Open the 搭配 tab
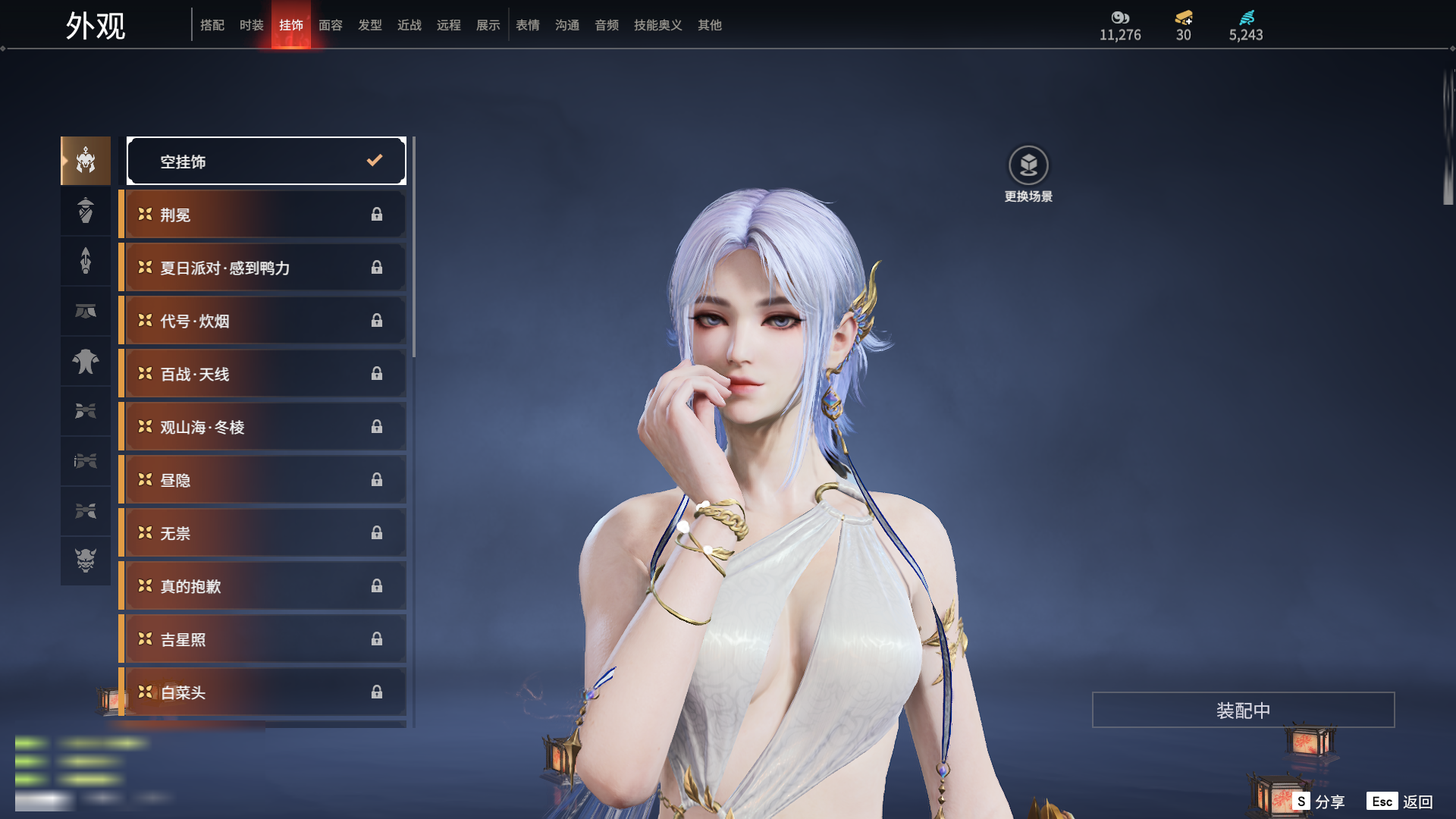1456x819 pixels. click(212, 25)
